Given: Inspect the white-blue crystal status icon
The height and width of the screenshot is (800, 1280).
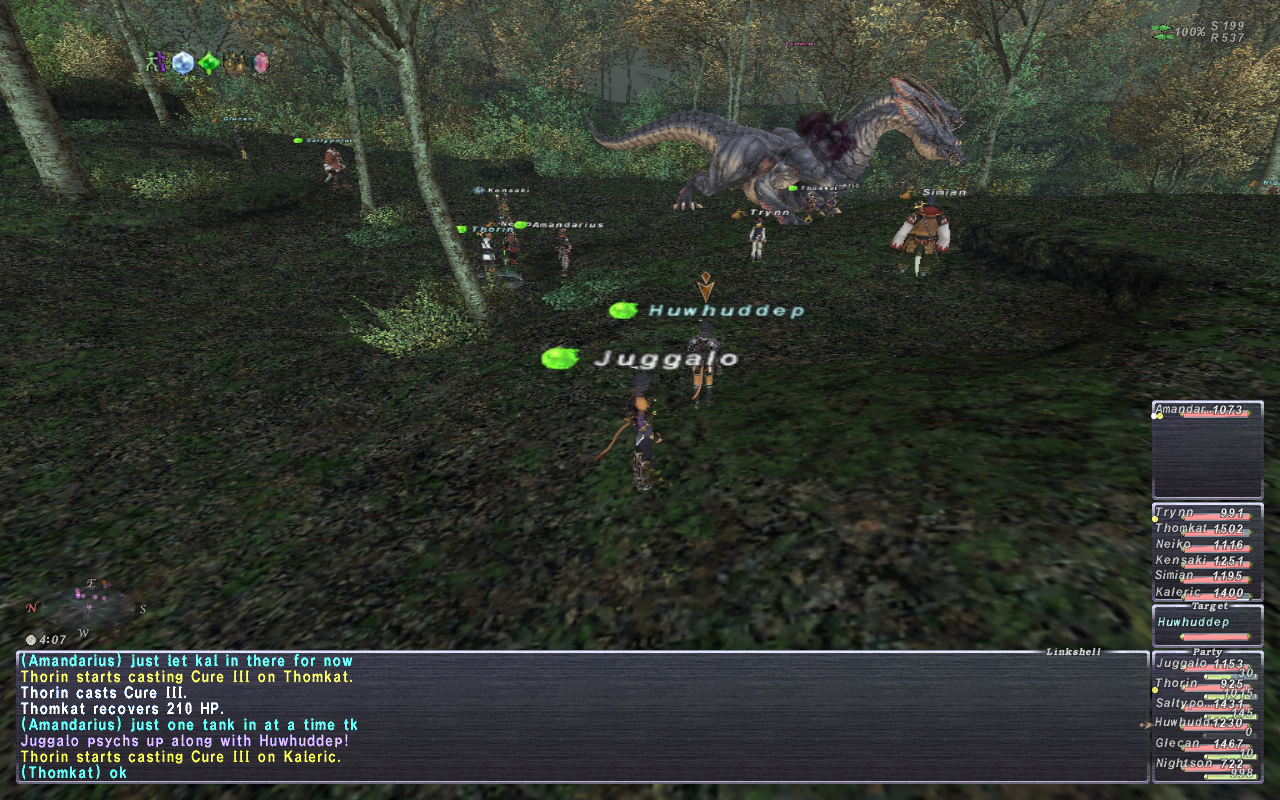Looking at the screenshot, I should point(183,63).
